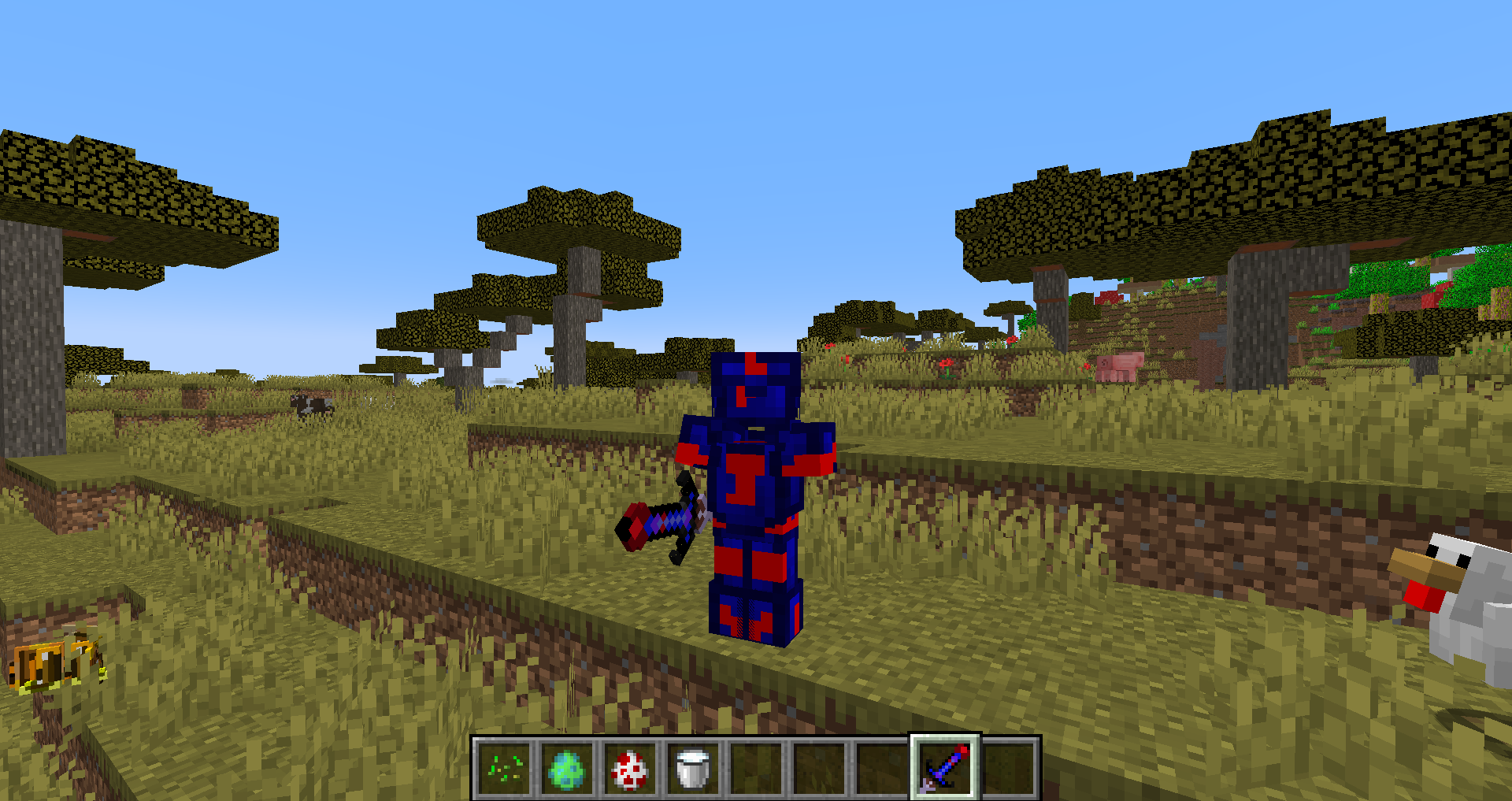Click the distant cow on the left
1512x801 pixels.
(x=311, y=404)
